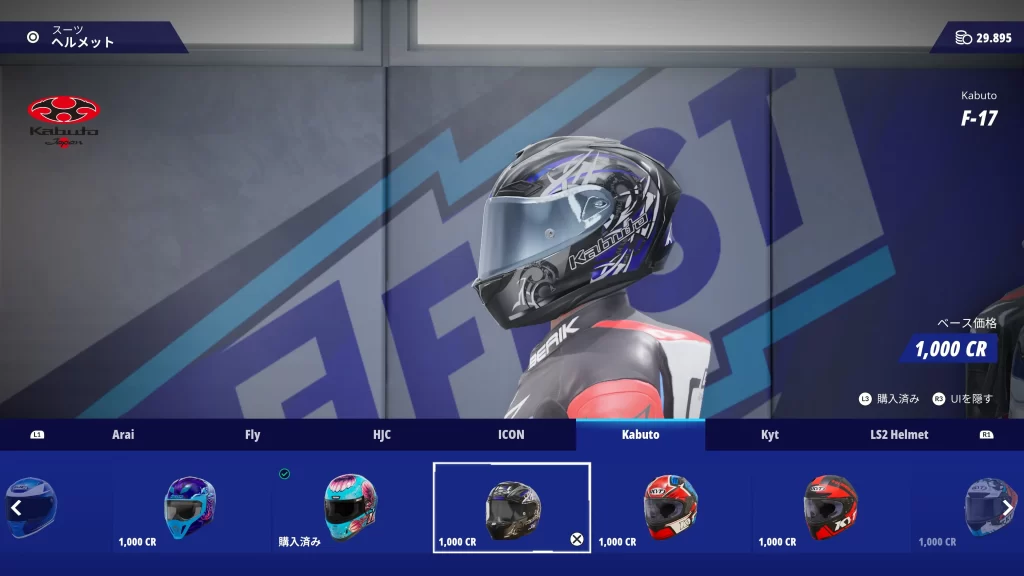Switch to the Kyt tab
The width and height of the screenshot is (1024, 576).
tap(769, 435)
